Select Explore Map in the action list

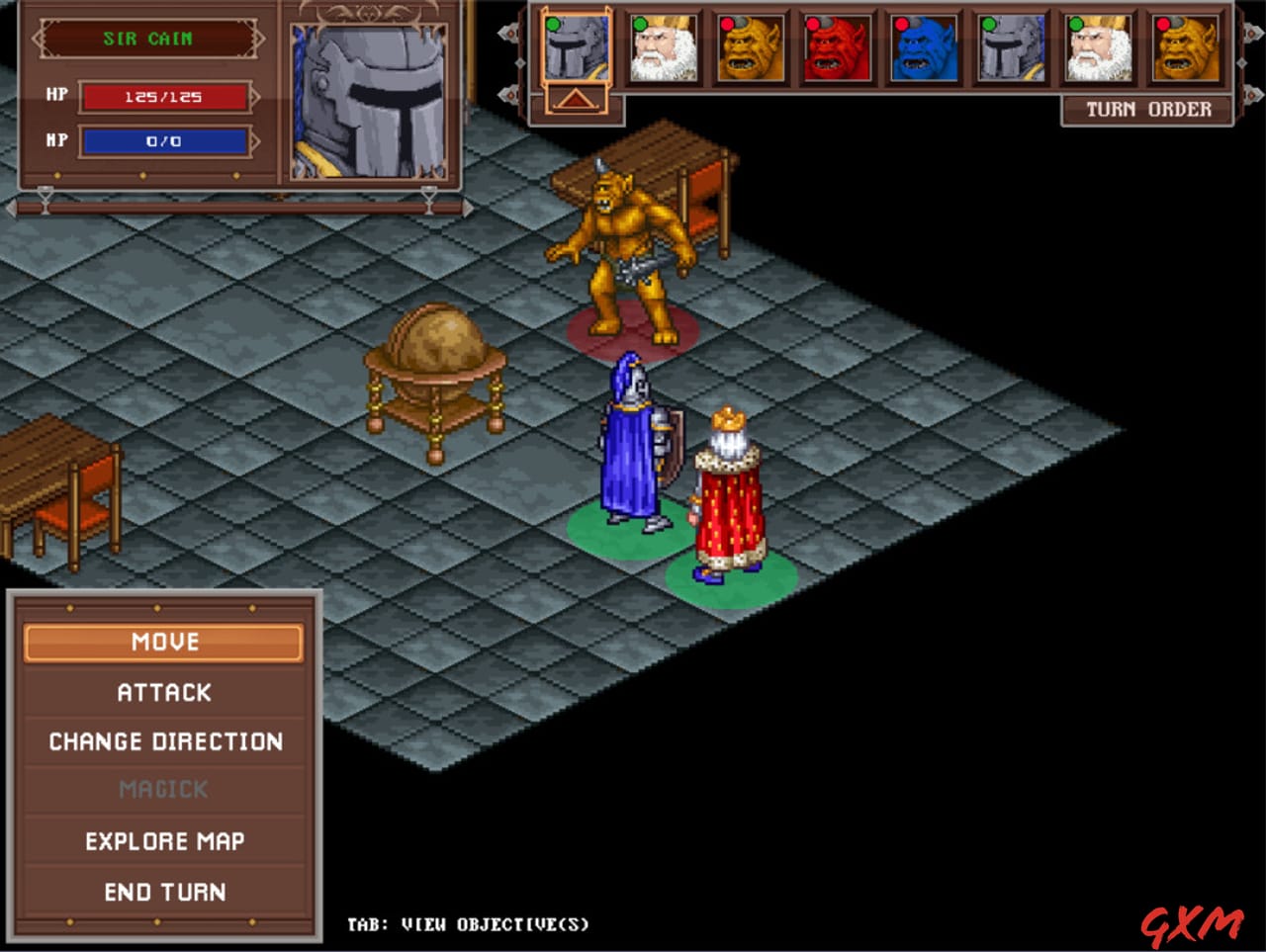click(x=165, y=840)
